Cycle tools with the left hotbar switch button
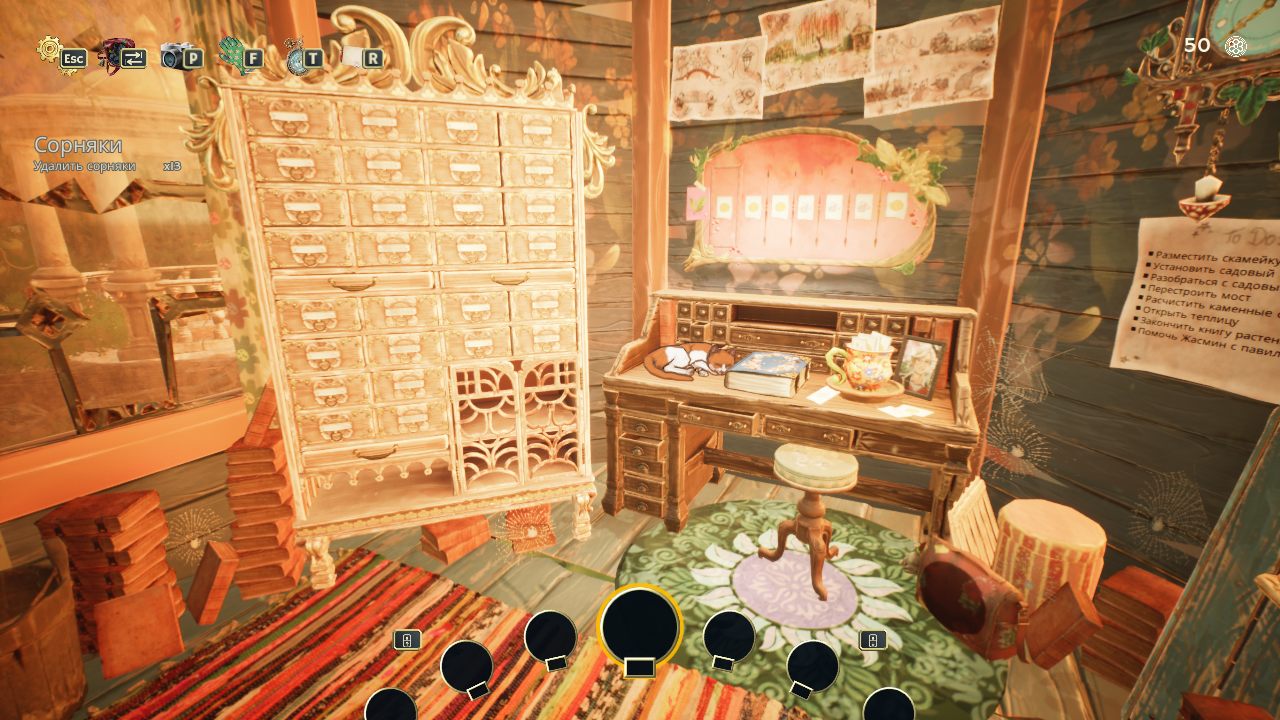Image resolution: width=1280 pixels, height=720 pixels. pyautogui.click(x=407, y=639)
